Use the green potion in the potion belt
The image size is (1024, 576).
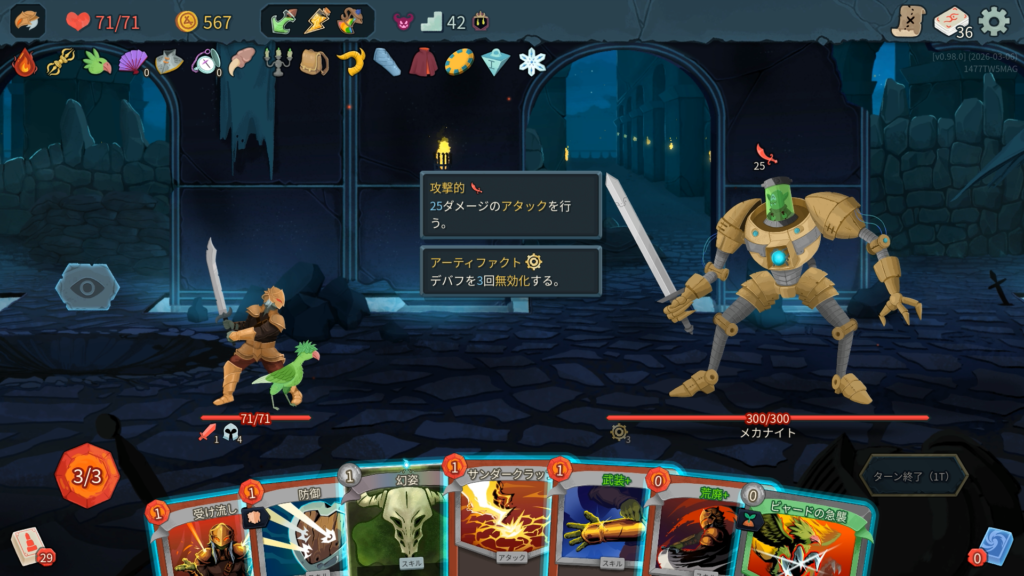pos(284,21)
